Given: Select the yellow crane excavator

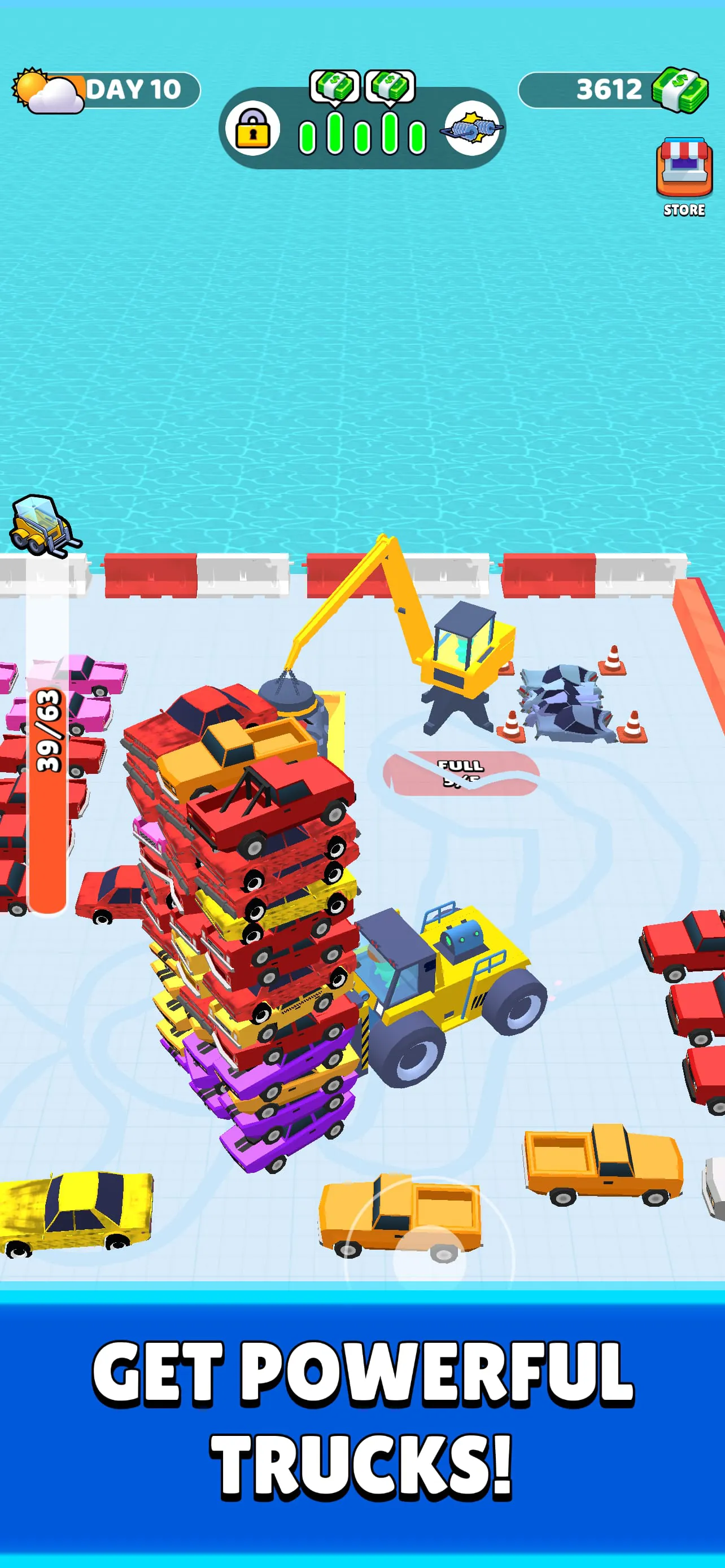Looking at the screenshot, I should [462, 651].
